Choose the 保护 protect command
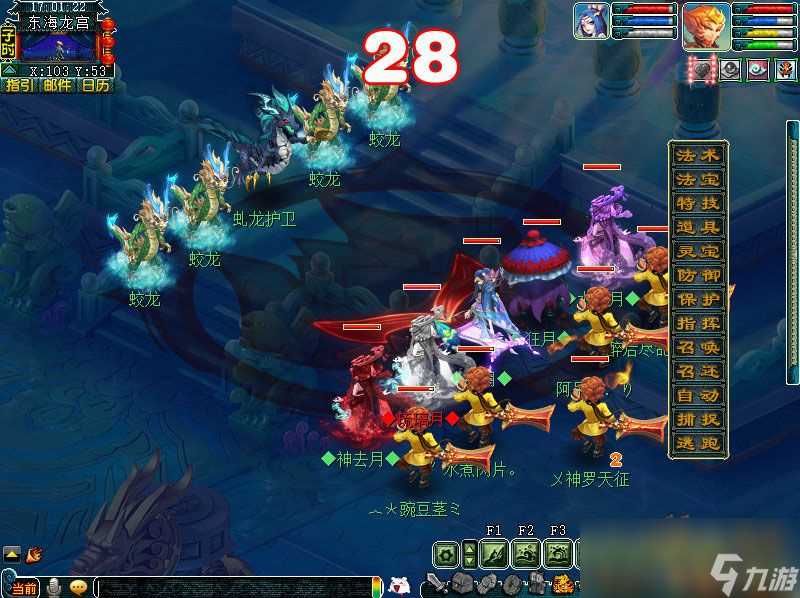800x598 pixels. [x=699, y=300]
